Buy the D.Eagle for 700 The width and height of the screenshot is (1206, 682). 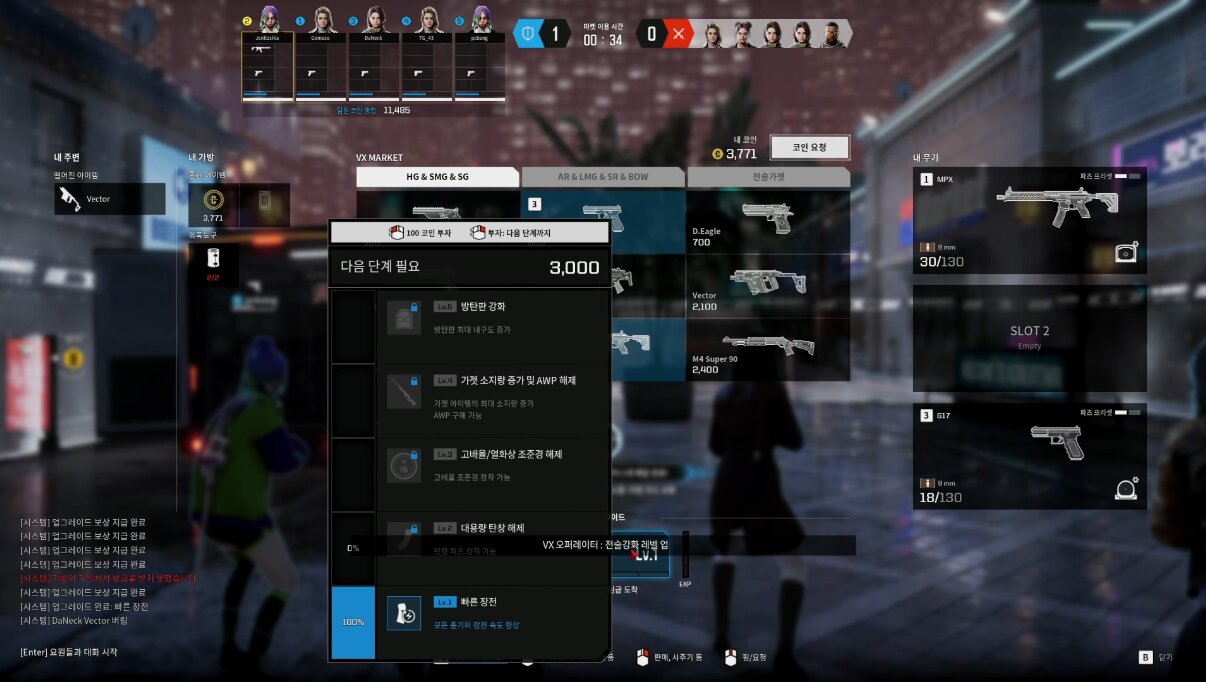[x=768, y=221]
